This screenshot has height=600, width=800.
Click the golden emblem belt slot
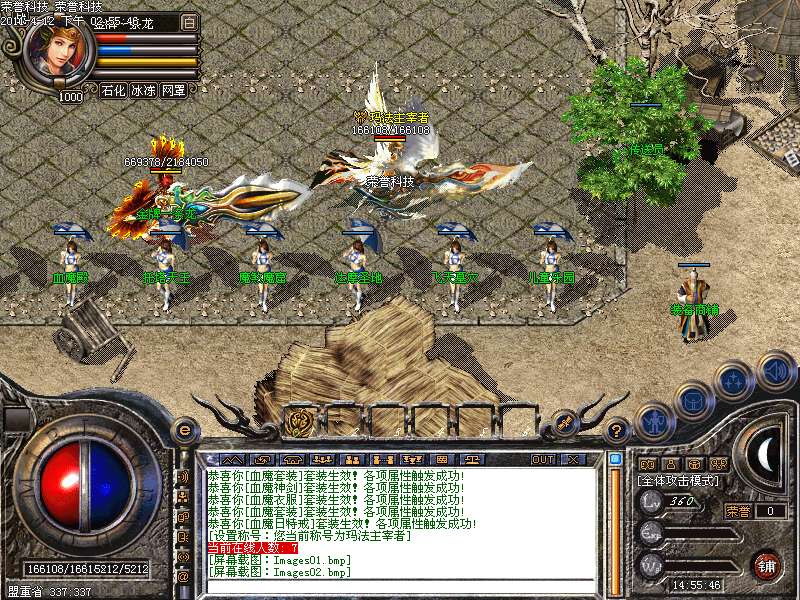[299, 421]
